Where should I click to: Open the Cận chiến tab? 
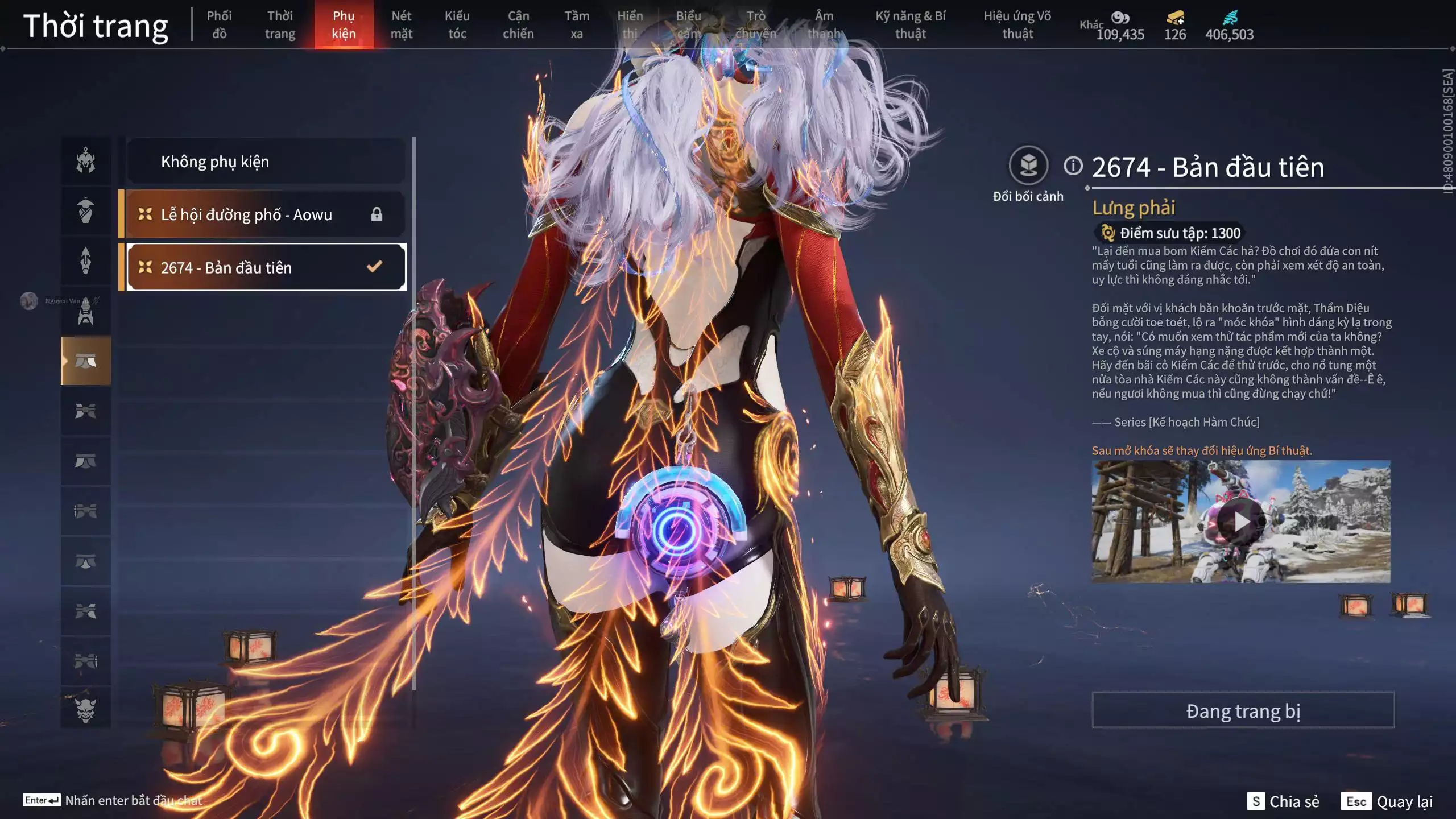(518, 25)
